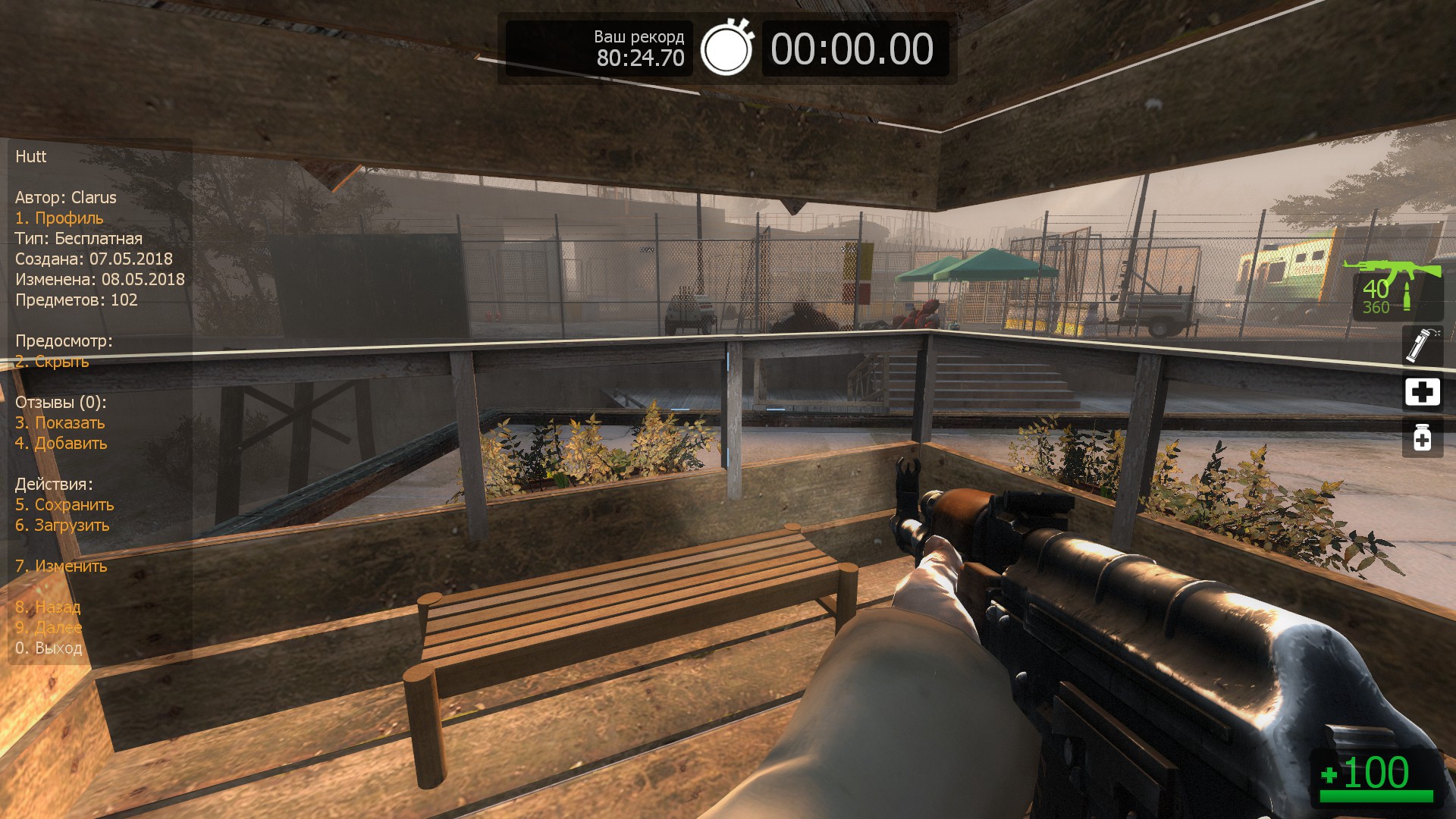Select the green AK-47 weapon icon
Image resolution: width=1456 pixels, height=819 pixels.
coord(1391,270)
